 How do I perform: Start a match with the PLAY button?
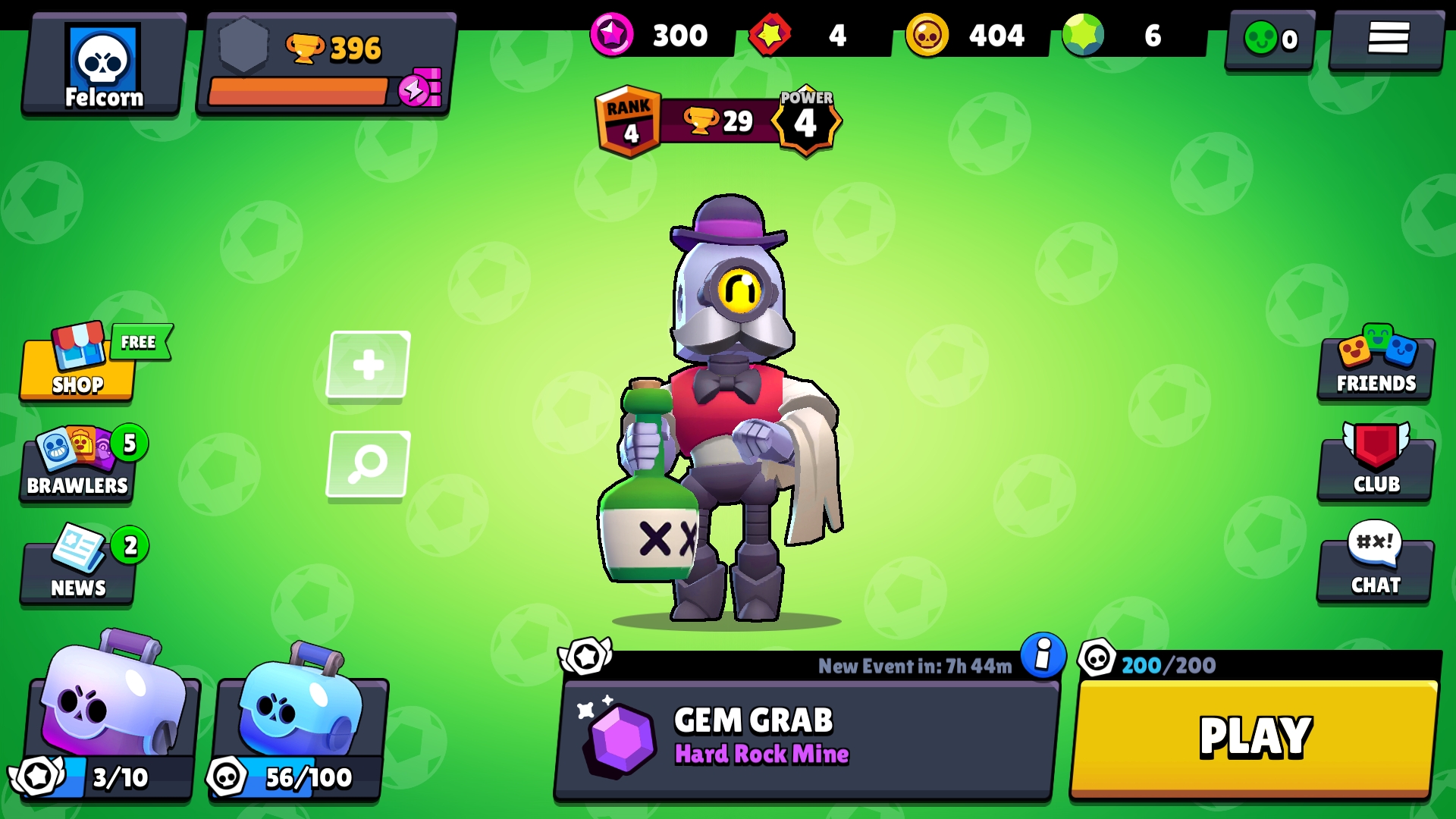pyautogui.click(x=1254, y=737)
